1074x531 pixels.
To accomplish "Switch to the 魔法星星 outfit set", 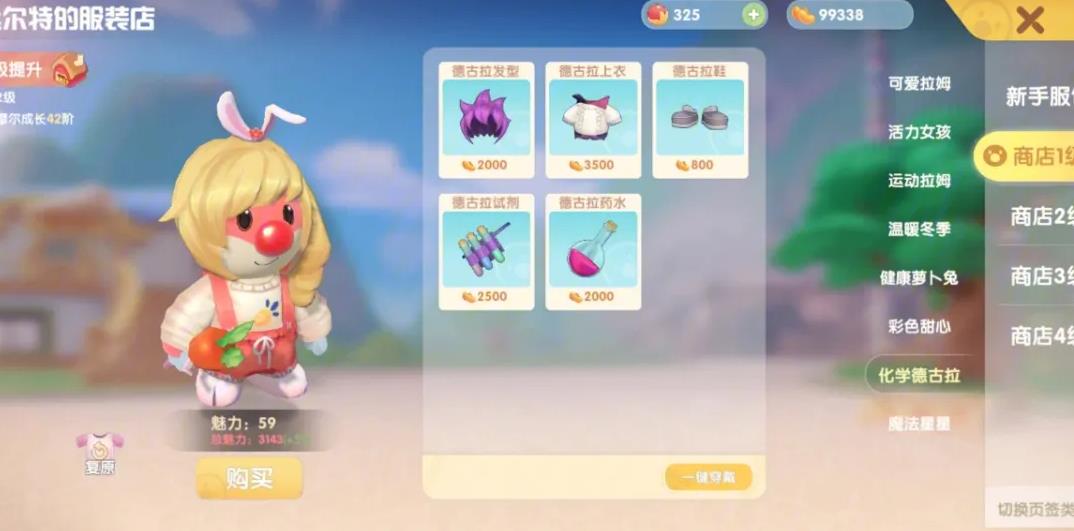I will click(x=919, y=423).
